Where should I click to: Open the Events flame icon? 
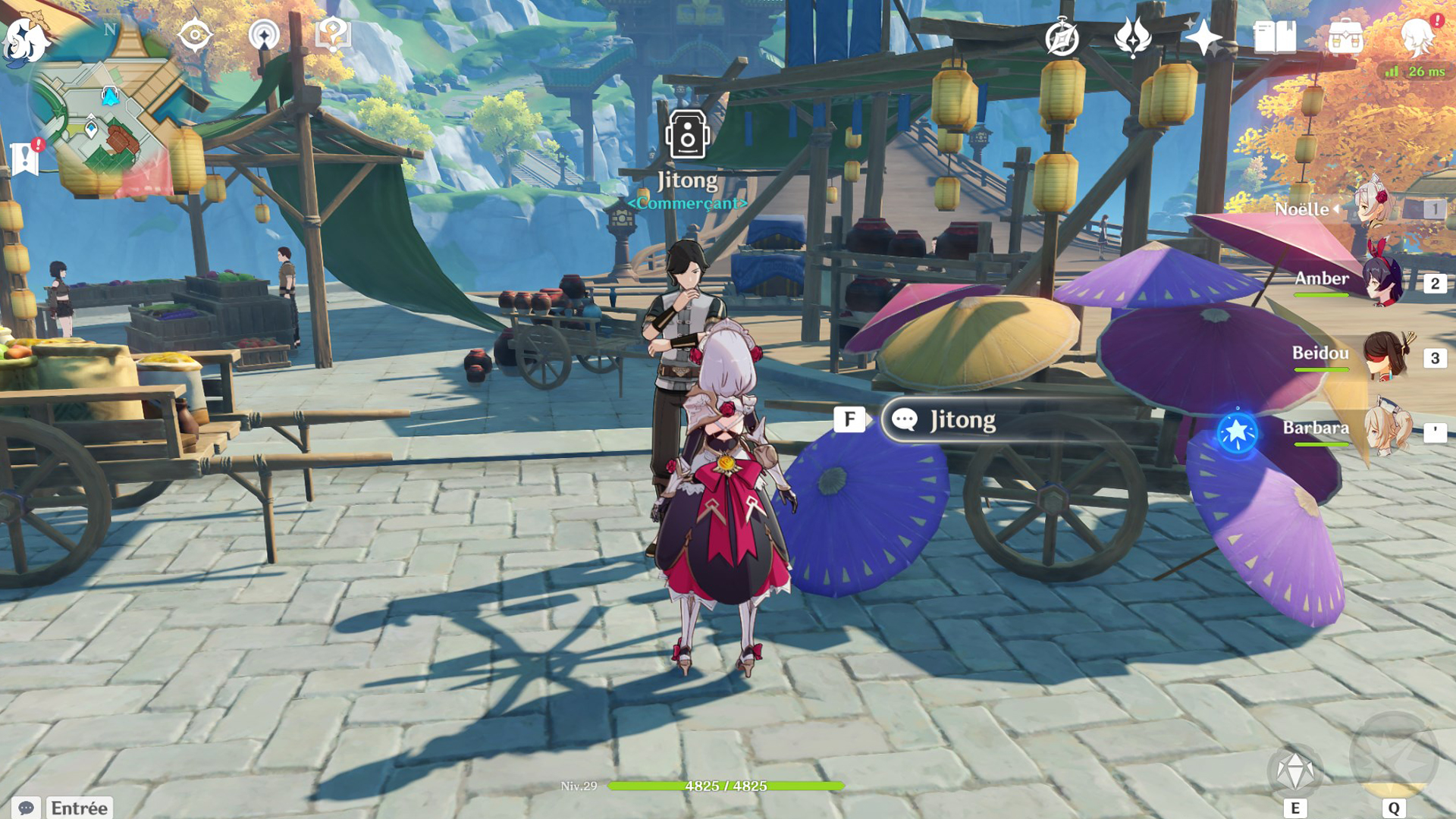(1132, 37)
